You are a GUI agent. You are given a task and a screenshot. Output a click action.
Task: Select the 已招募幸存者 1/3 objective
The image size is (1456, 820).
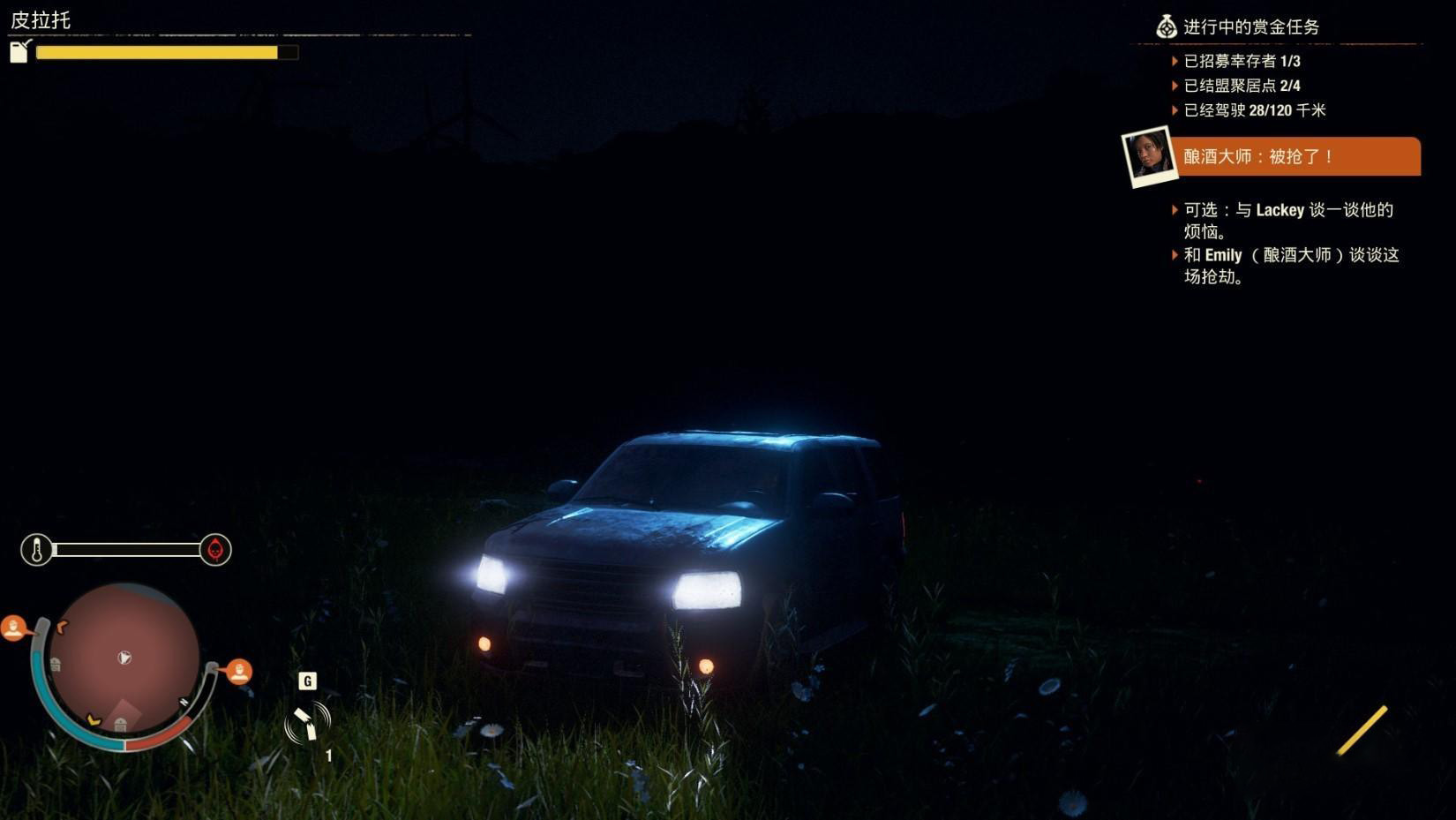coord(1242,61)
